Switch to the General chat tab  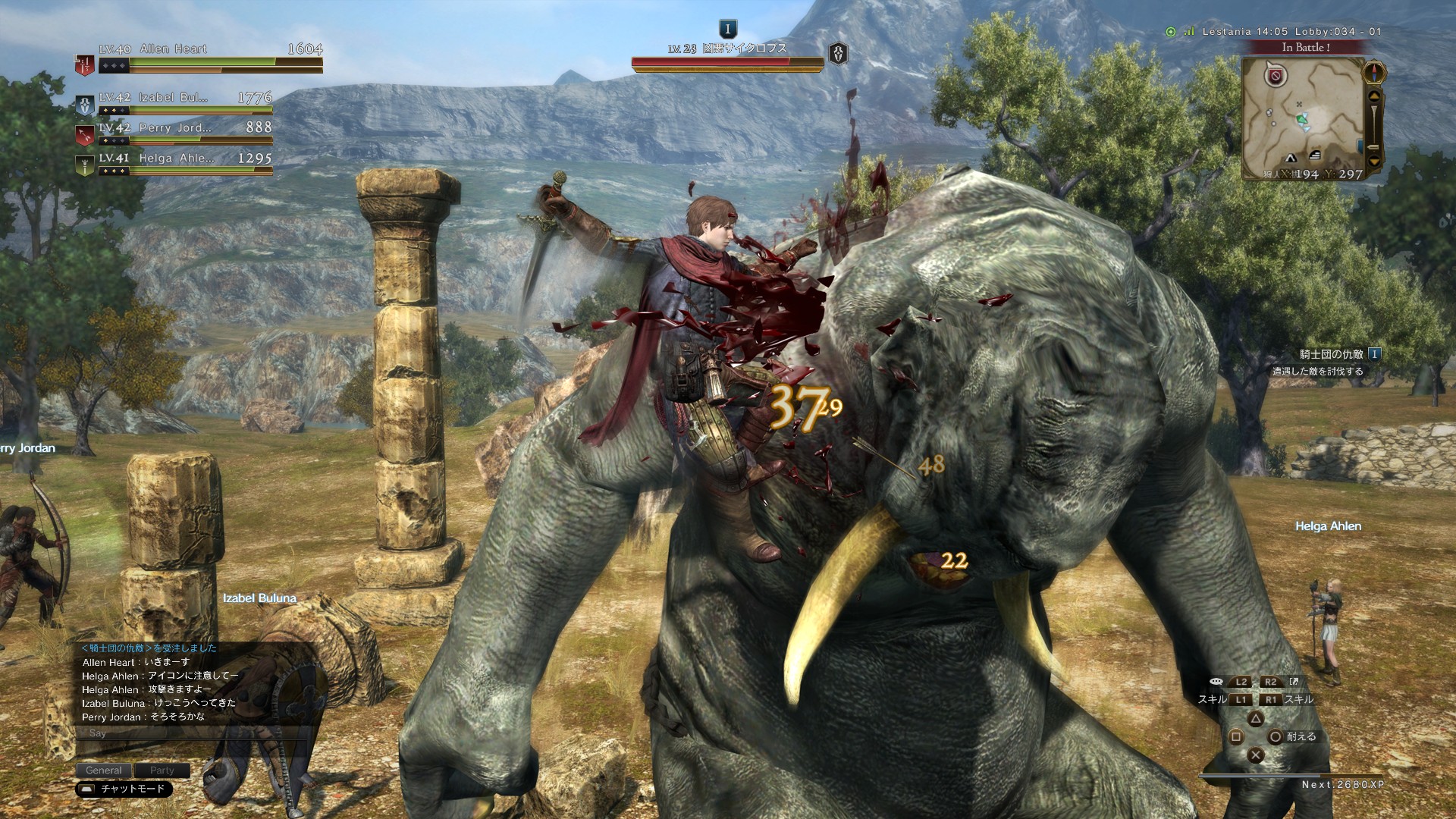coord(104,770)
